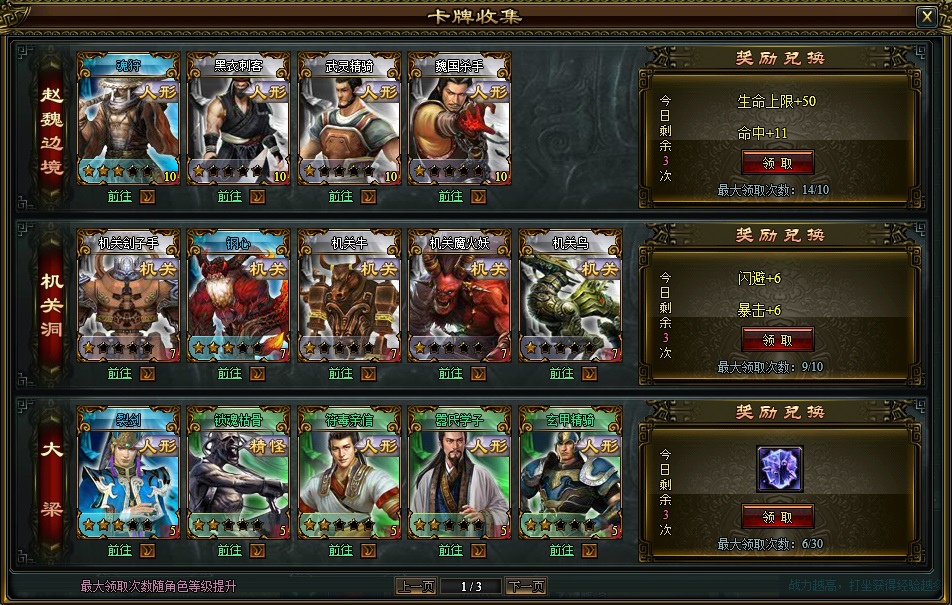Click 前往 link under 玄甲精骑 card
The width and height of the screenshot is (952, 605).
[561, 550]
